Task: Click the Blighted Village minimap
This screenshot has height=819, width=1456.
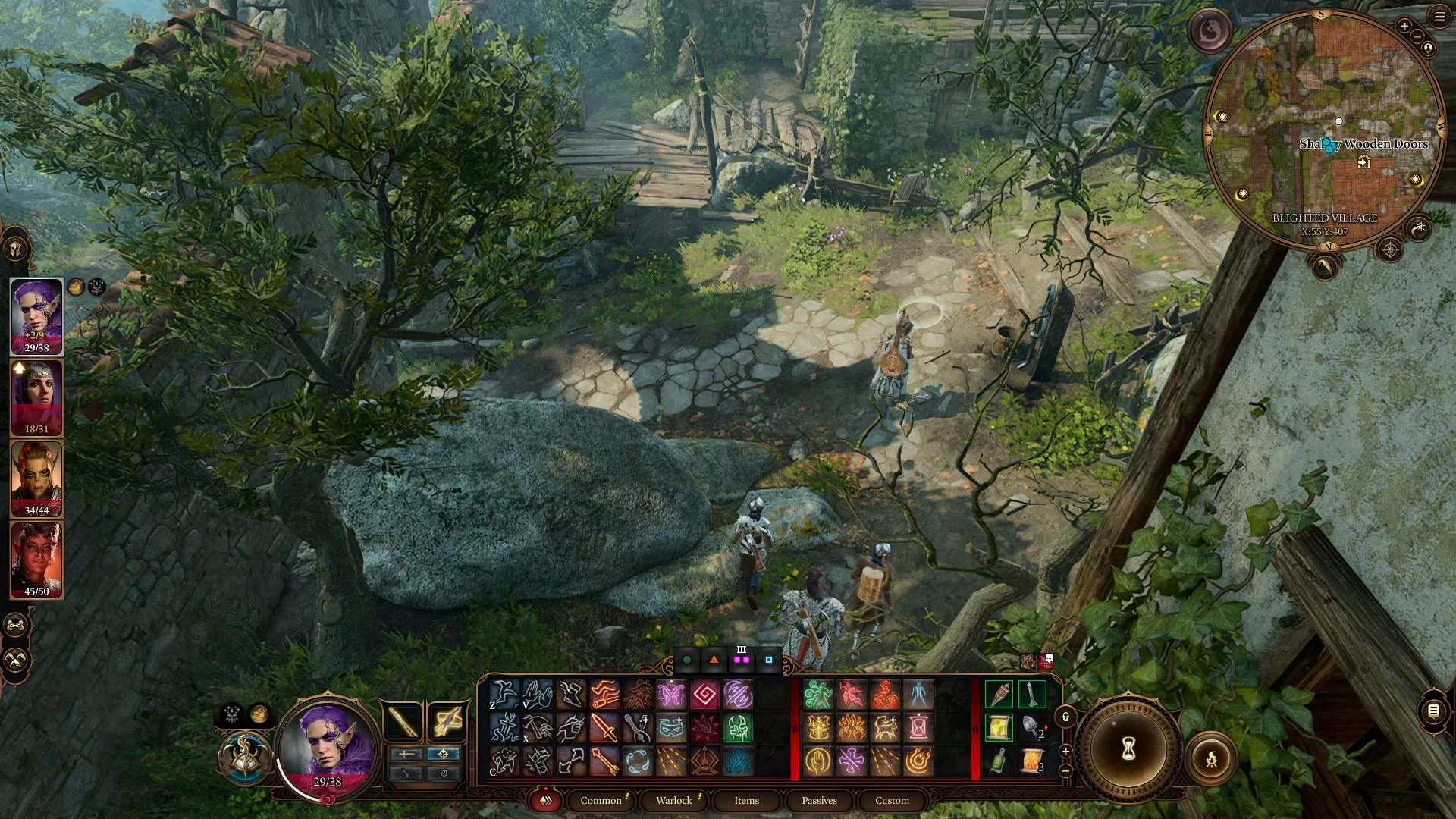Action: click(x=1324, y=129)
